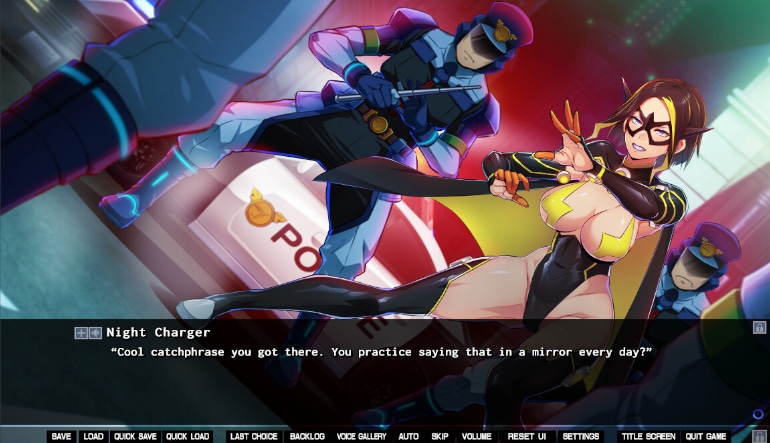Screen dimensions: 770x443
Task: Click the Reset UI button
Action: (x=526, y=436)
